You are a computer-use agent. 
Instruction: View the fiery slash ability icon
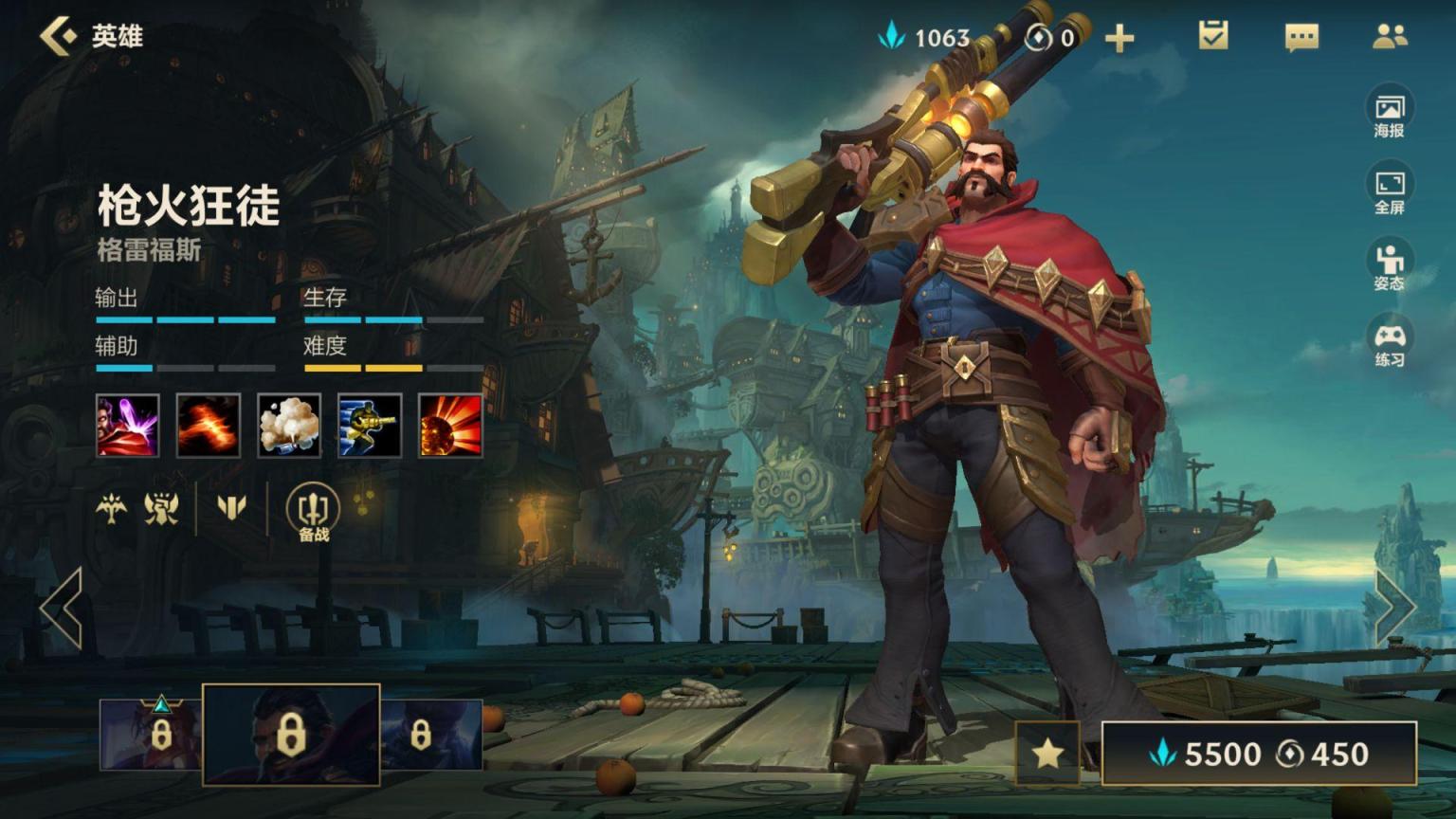[209, 426]
